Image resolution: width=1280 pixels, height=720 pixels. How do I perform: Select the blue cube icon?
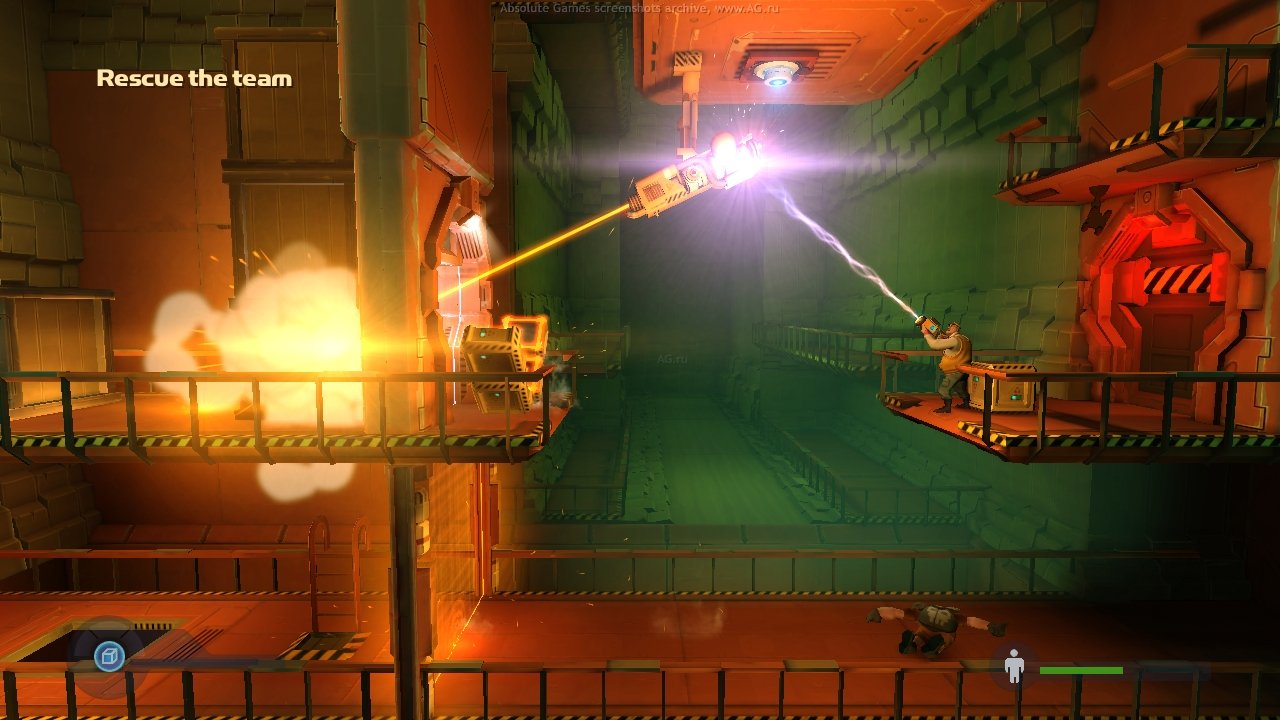point(108,656)
